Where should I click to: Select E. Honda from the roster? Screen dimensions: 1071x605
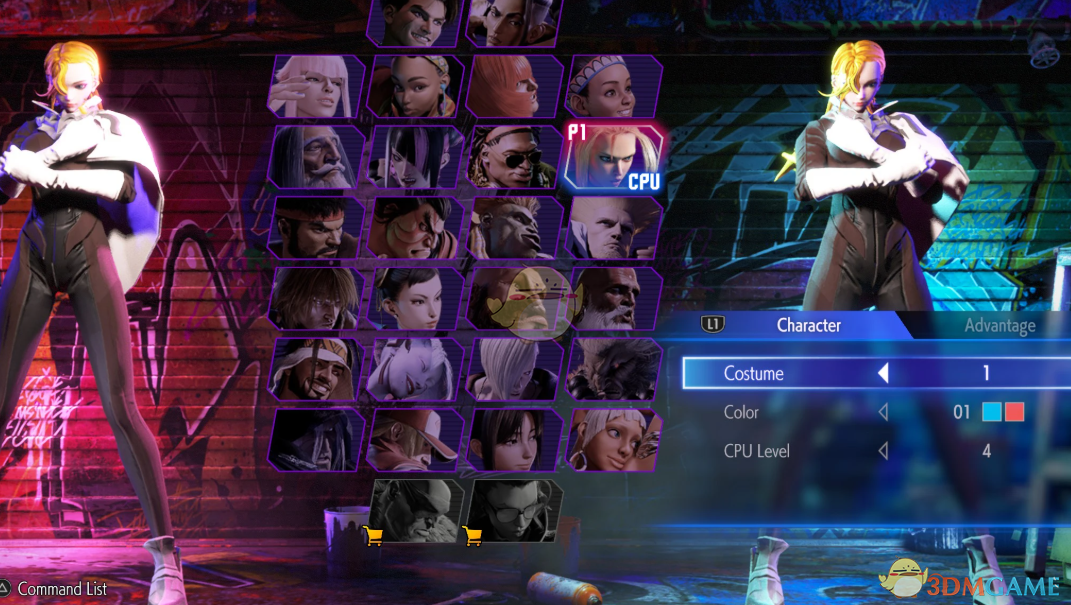[415, 228]
